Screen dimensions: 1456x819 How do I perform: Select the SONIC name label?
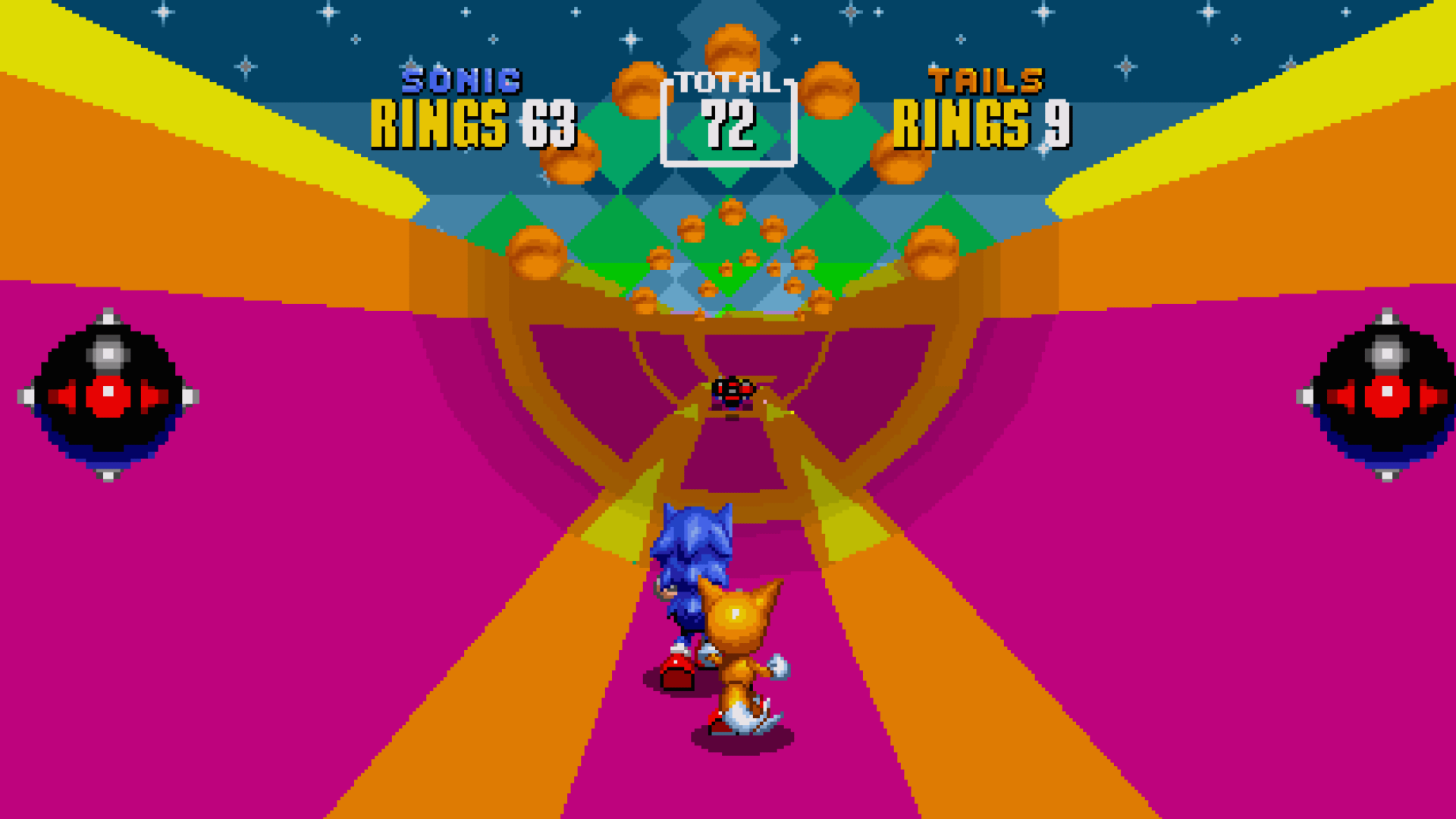[x=460, y=82]
